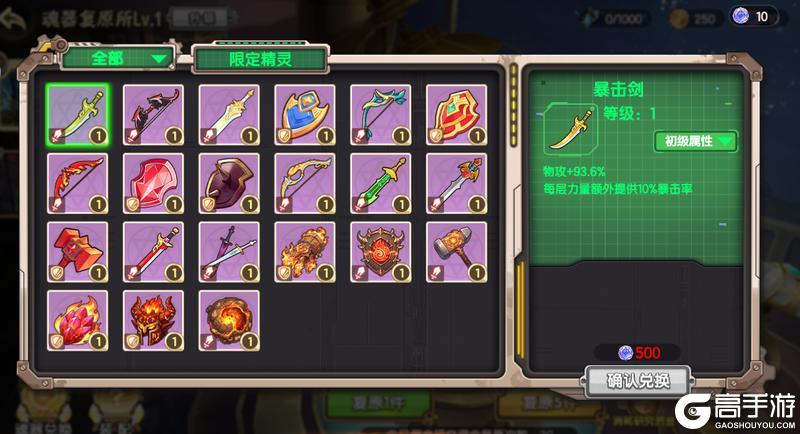Image resolution: width=800 pixels, height=434 pixels.
Task: Select the white and gold broadsword slot
Action: 229,115
